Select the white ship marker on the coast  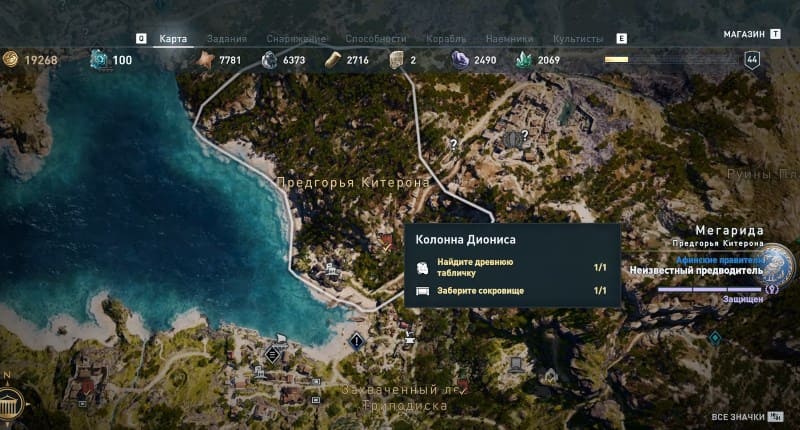[281, 339]
